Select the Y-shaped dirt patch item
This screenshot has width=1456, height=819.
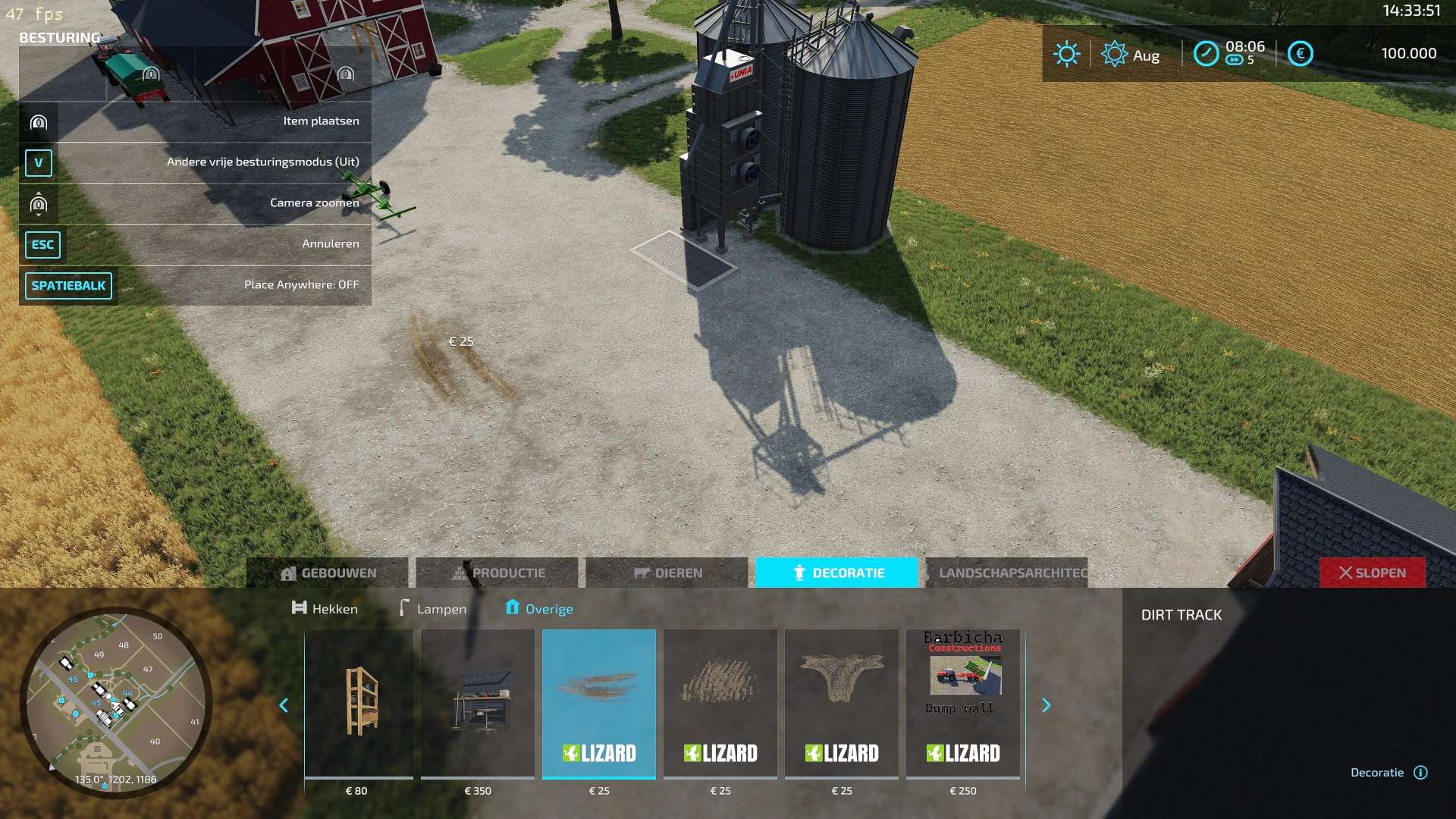click(842, 703)
